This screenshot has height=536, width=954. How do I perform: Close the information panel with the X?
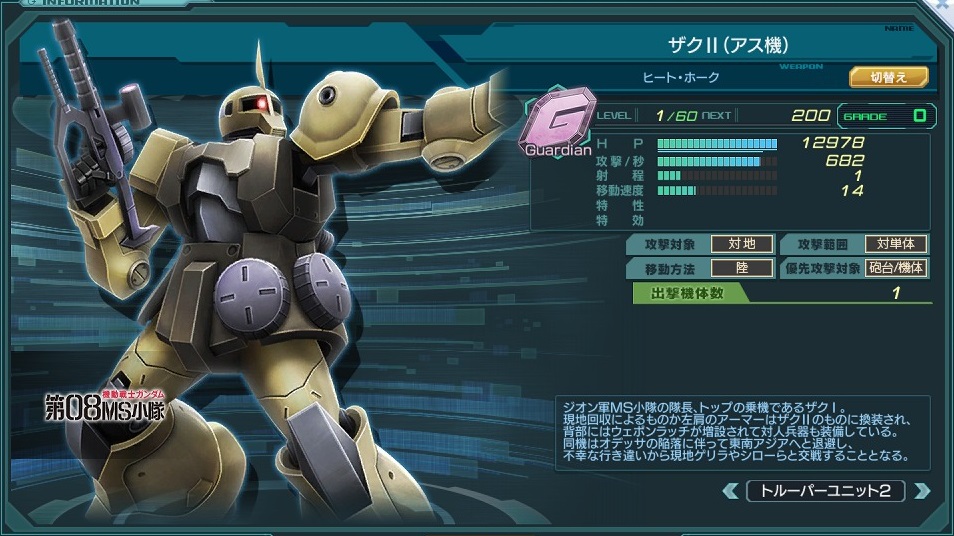[943, 6]
